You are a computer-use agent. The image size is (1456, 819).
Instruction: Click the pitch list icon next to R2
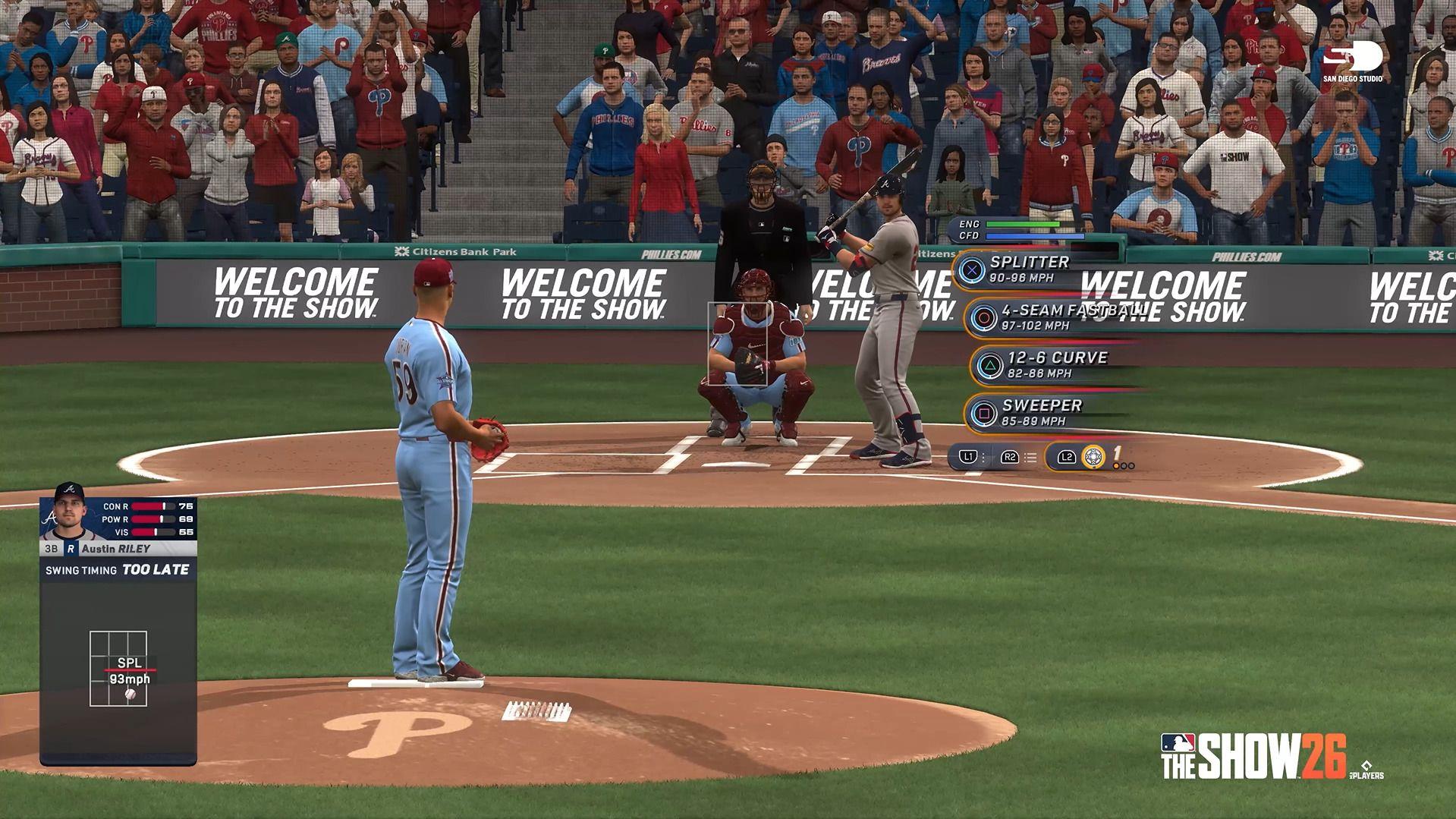(x=1030, y=457)
